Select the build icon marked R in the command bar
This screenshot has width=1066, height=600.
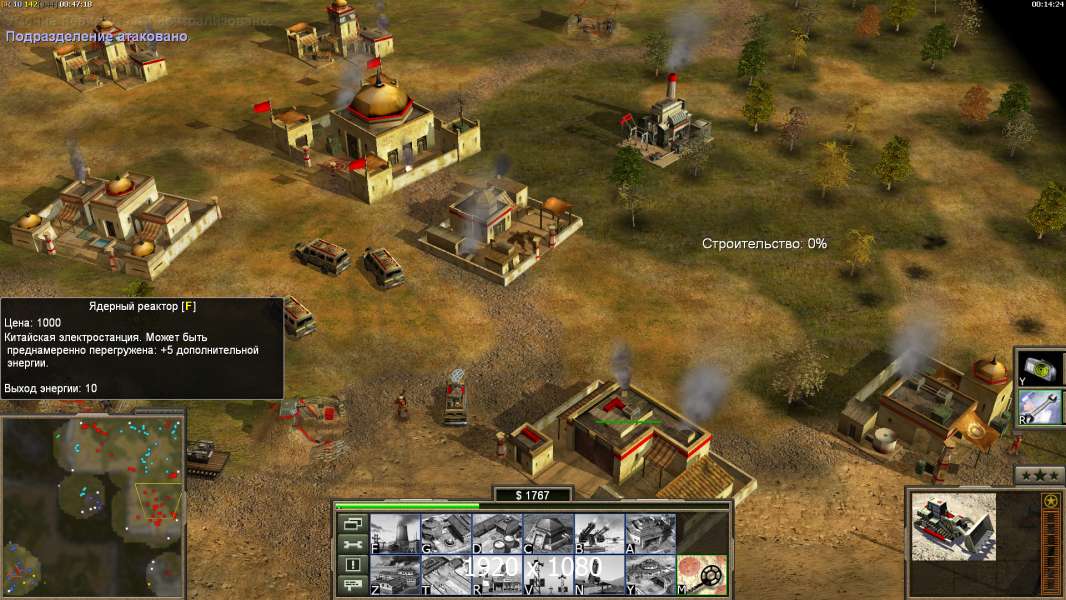(x=497, y=575)
